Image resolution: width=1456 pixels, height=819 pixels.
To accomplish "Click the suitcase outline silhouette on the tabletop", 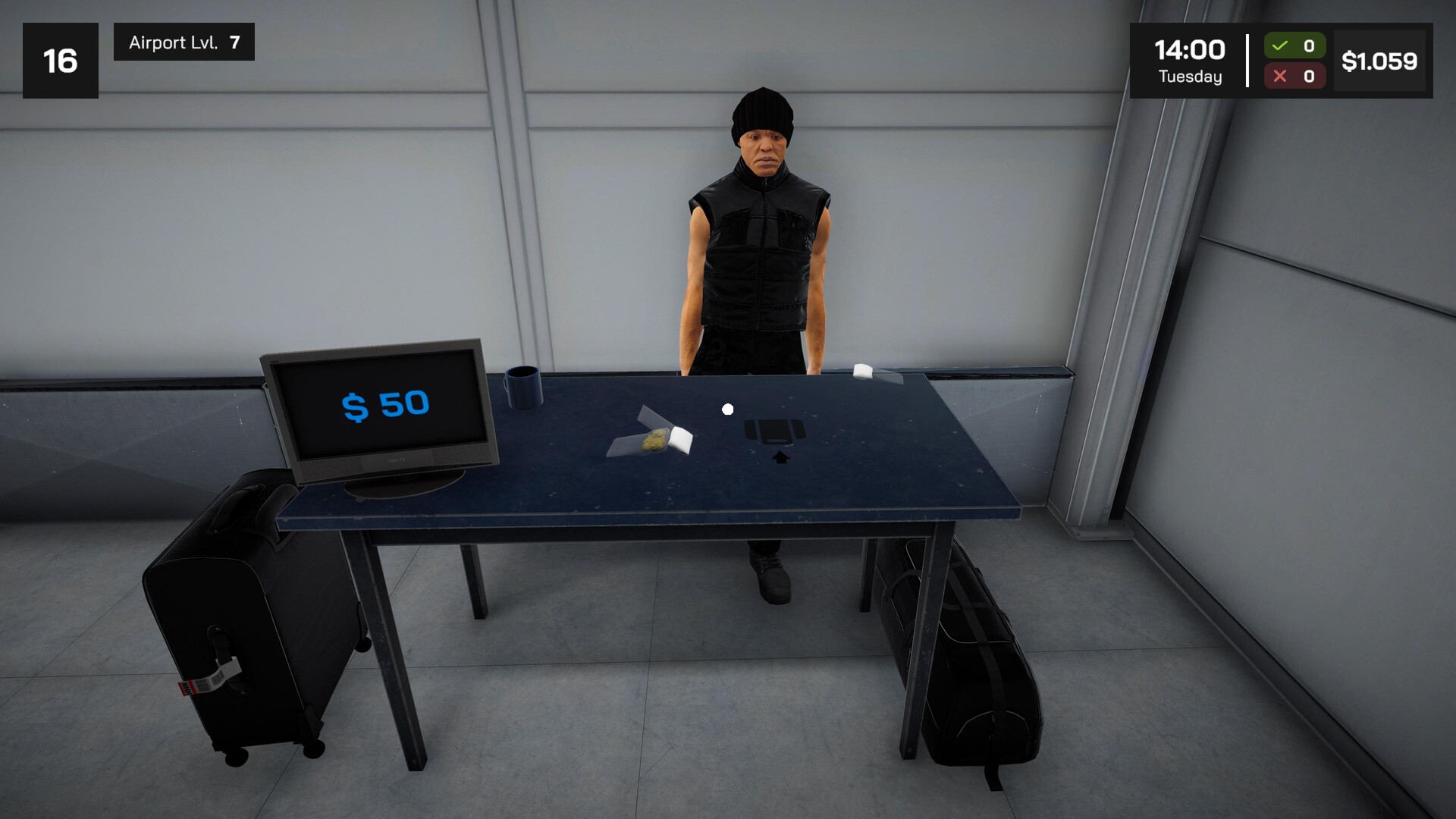I will (x=773, y=431).
